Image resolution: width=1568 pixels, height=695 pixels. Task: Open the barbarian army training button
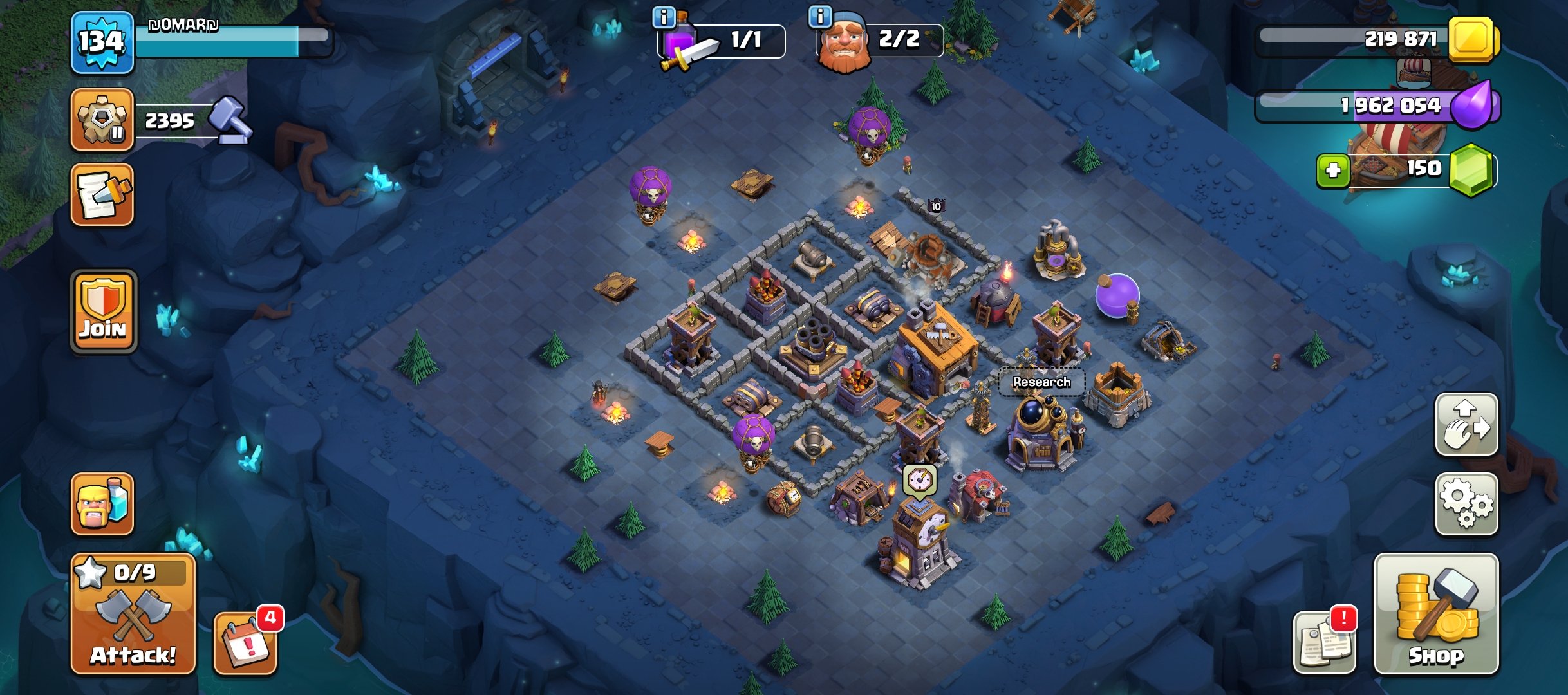pos(102,505)
